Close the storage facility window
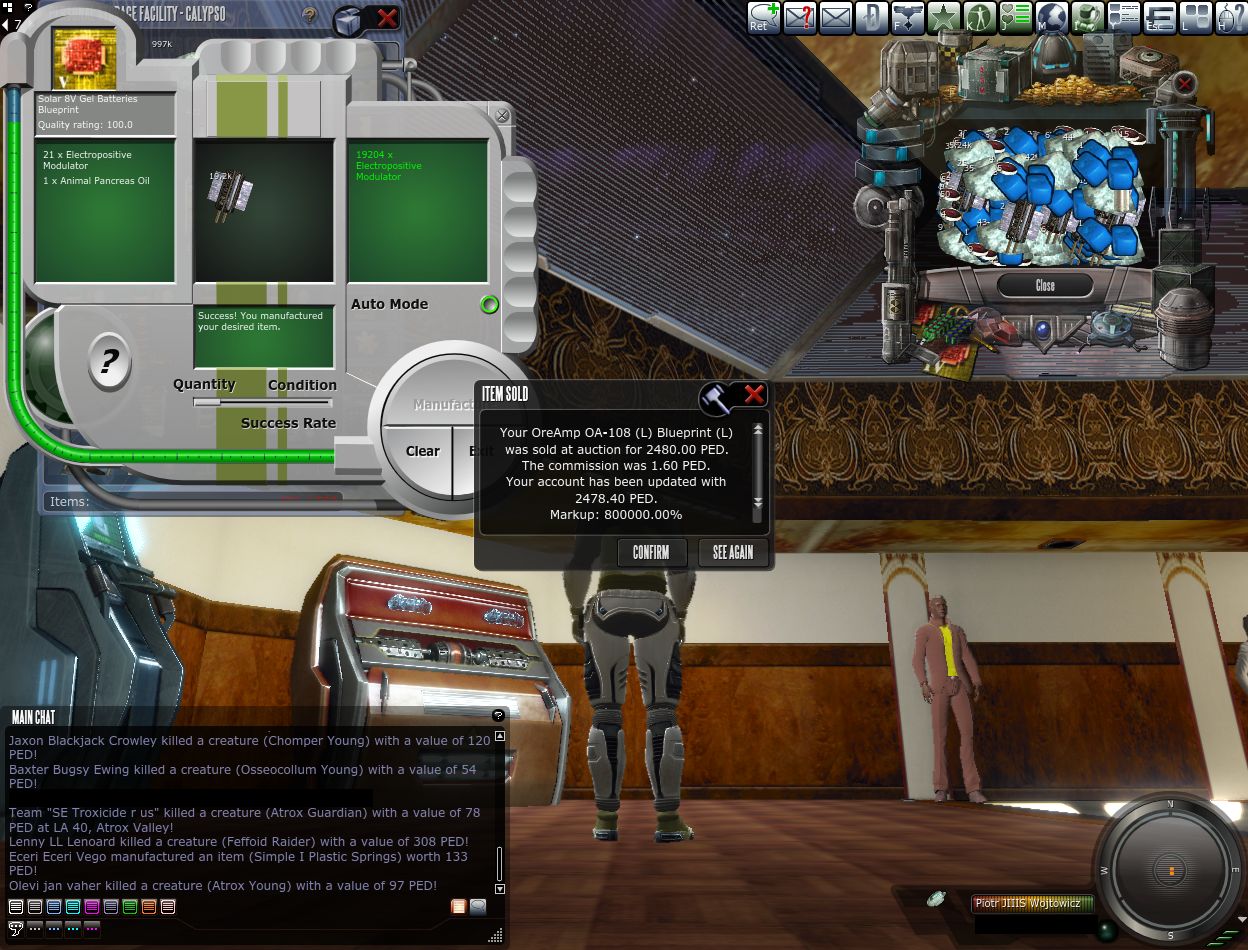The image size is (1248, 950). point(387,17)
